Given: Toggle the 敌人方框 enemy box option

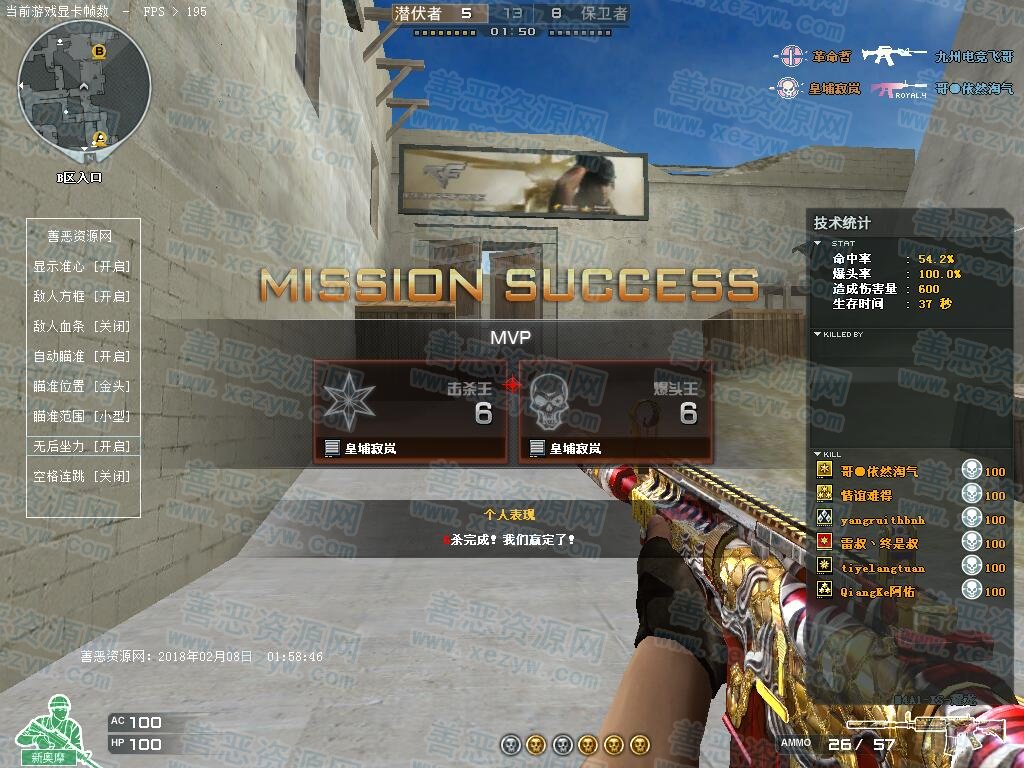Looking at the screenshot, I should pyautogui.click(x=82, y=297).
